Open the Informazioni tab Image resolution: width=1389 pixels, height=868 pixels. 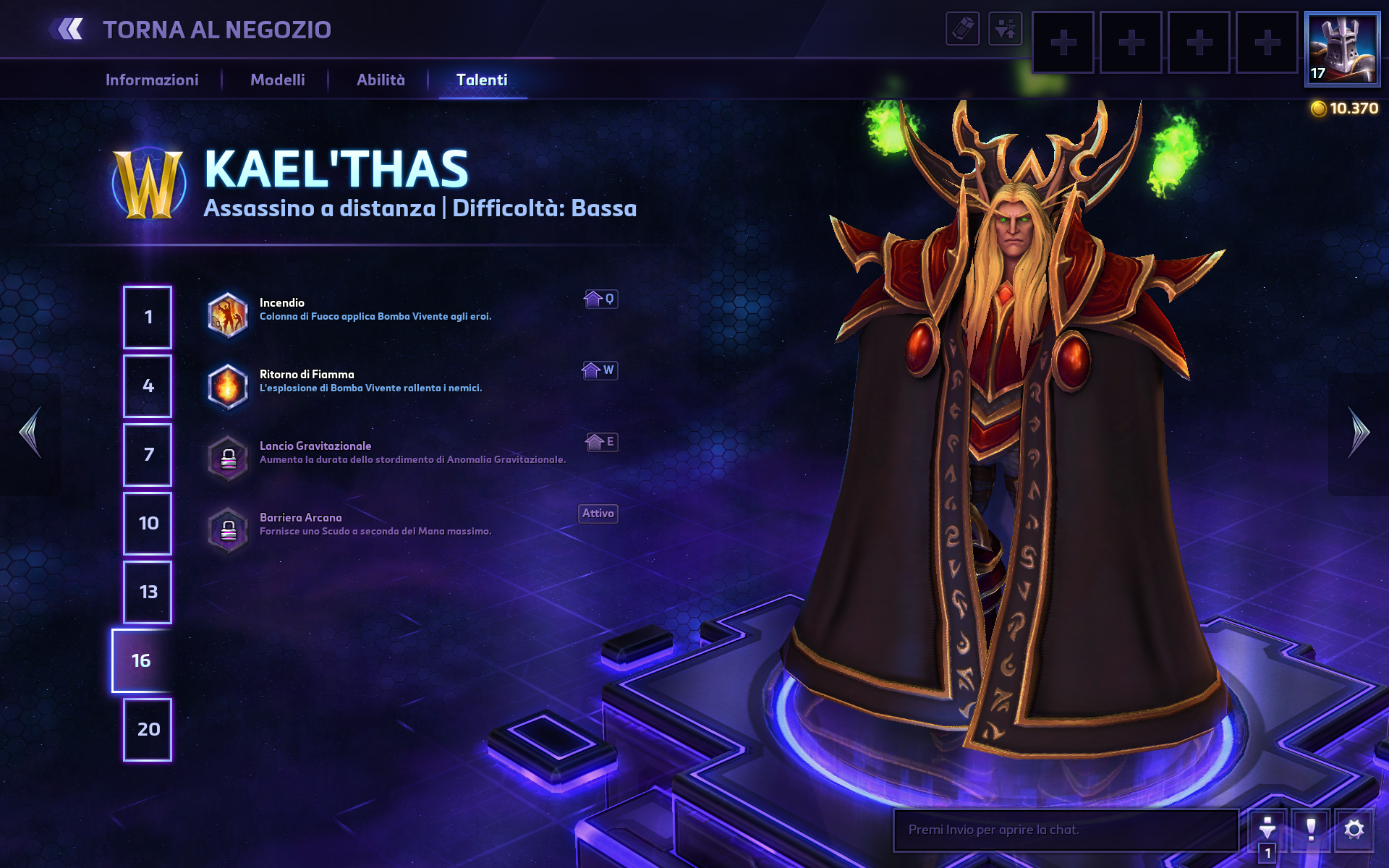coord(152,80)
